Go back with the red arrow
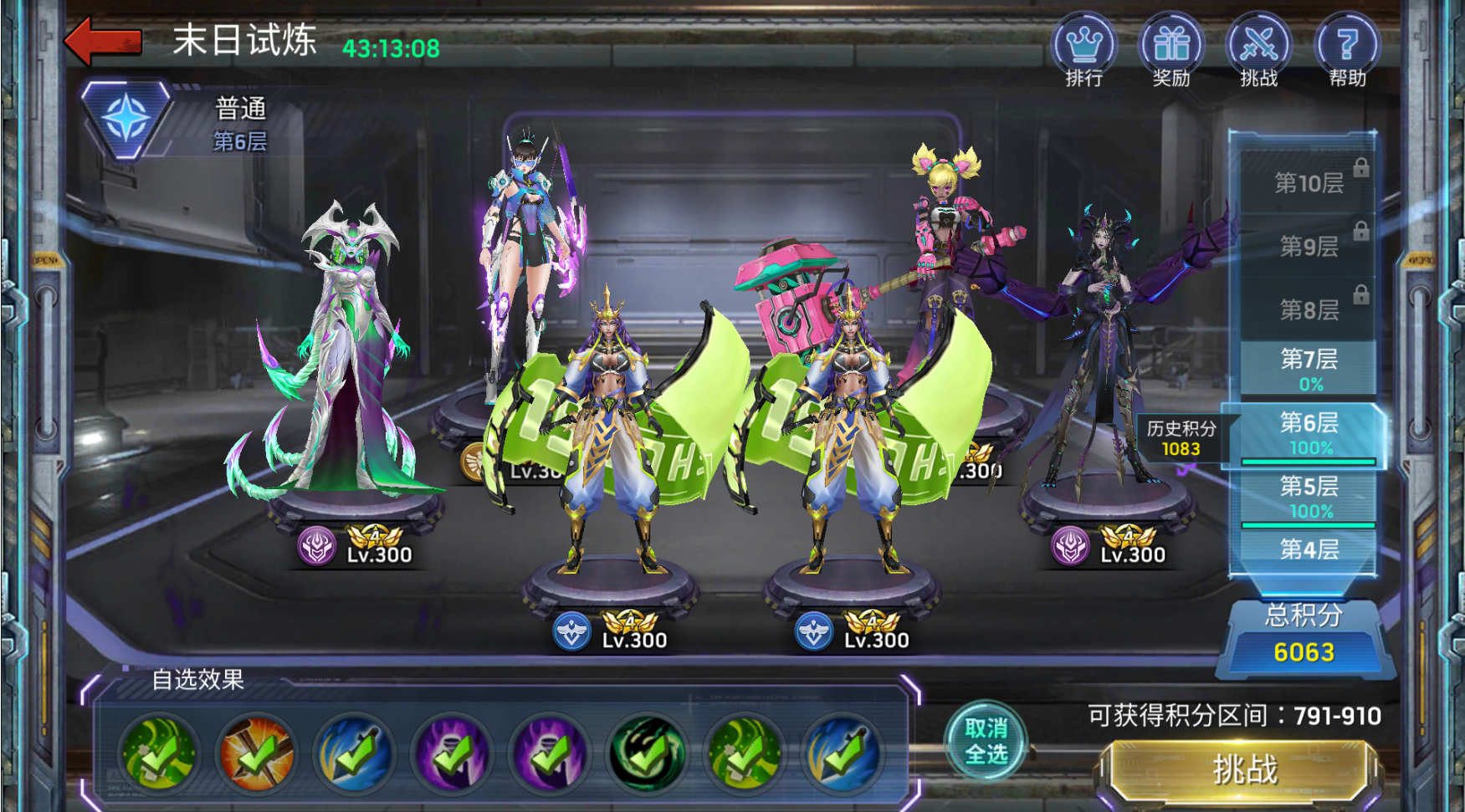Image resolution: width=1465 pixels, height=812 pixels. 103,41
